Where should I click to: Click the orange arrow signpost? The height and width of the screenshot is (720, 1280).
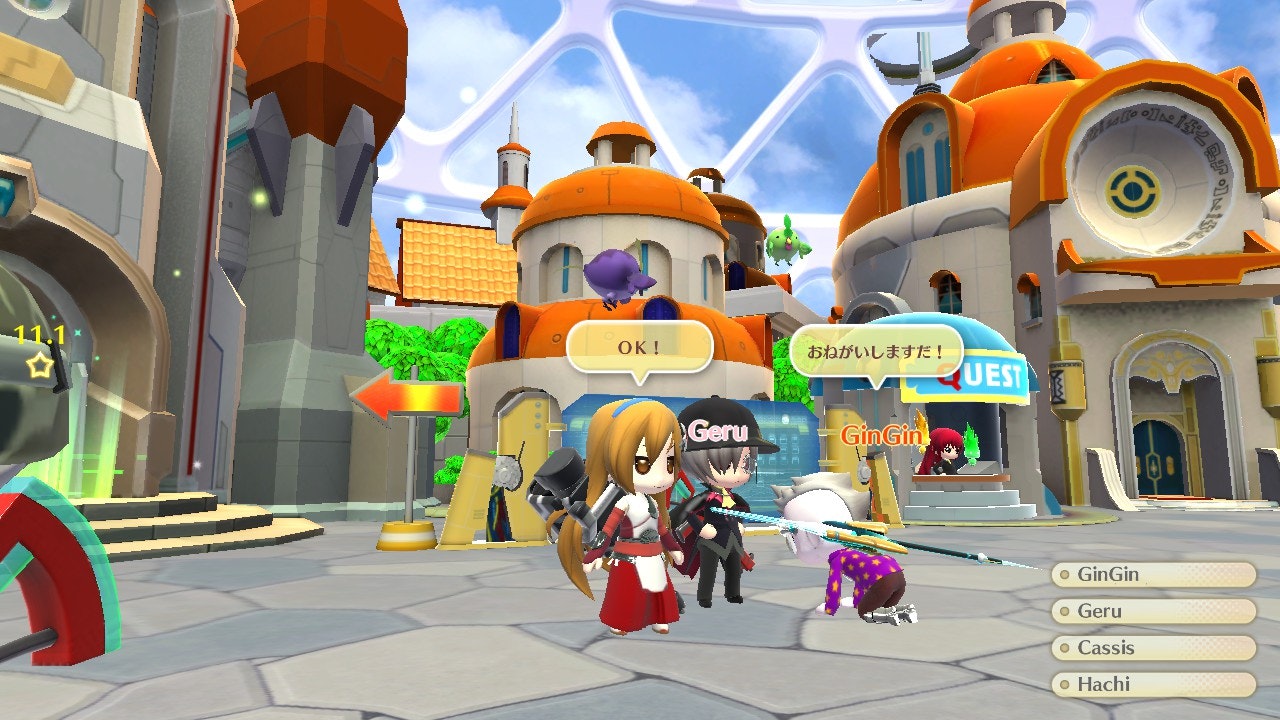click(408, 395)
